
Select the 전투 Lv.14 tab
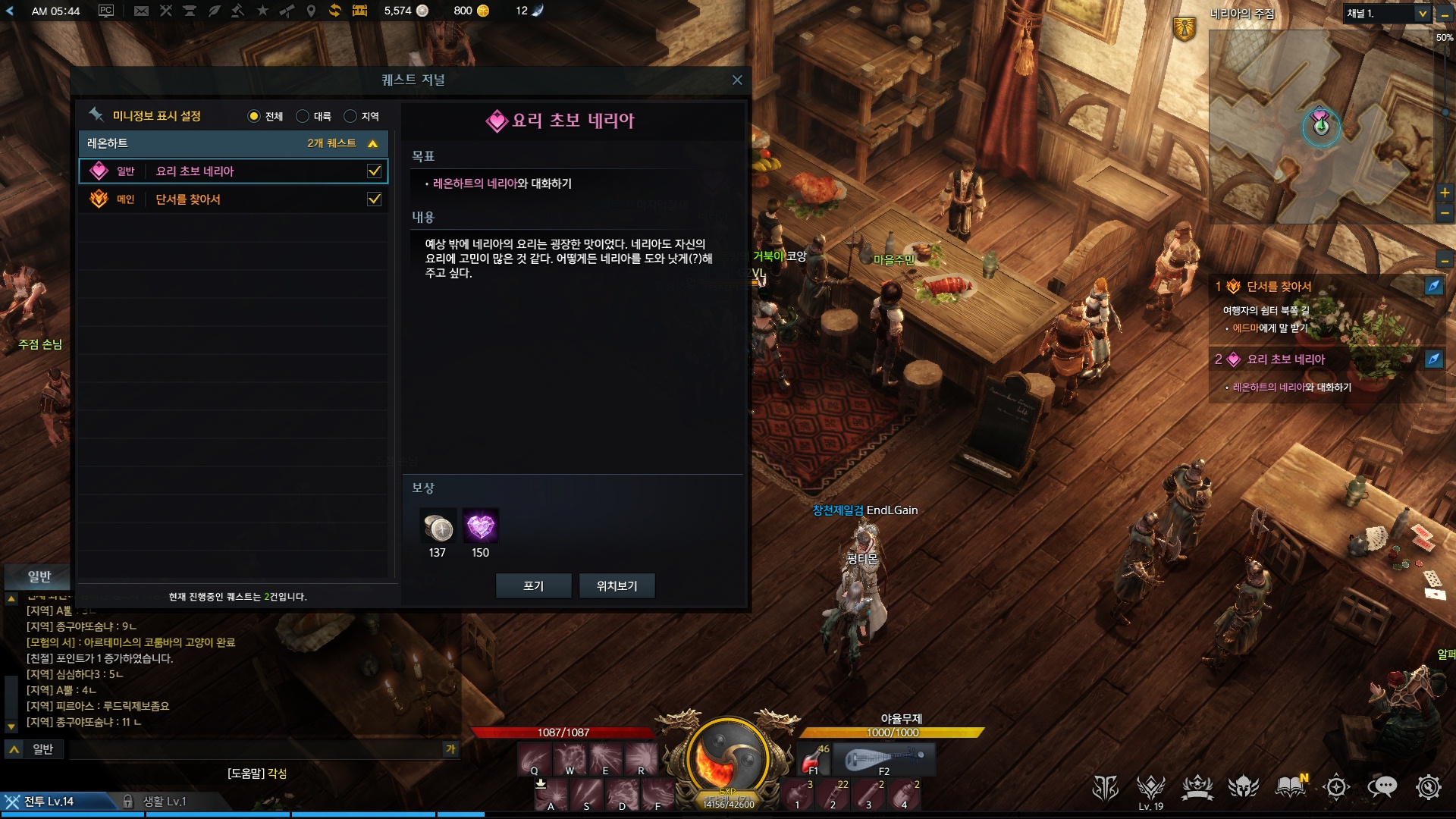(x=49, y=801)
